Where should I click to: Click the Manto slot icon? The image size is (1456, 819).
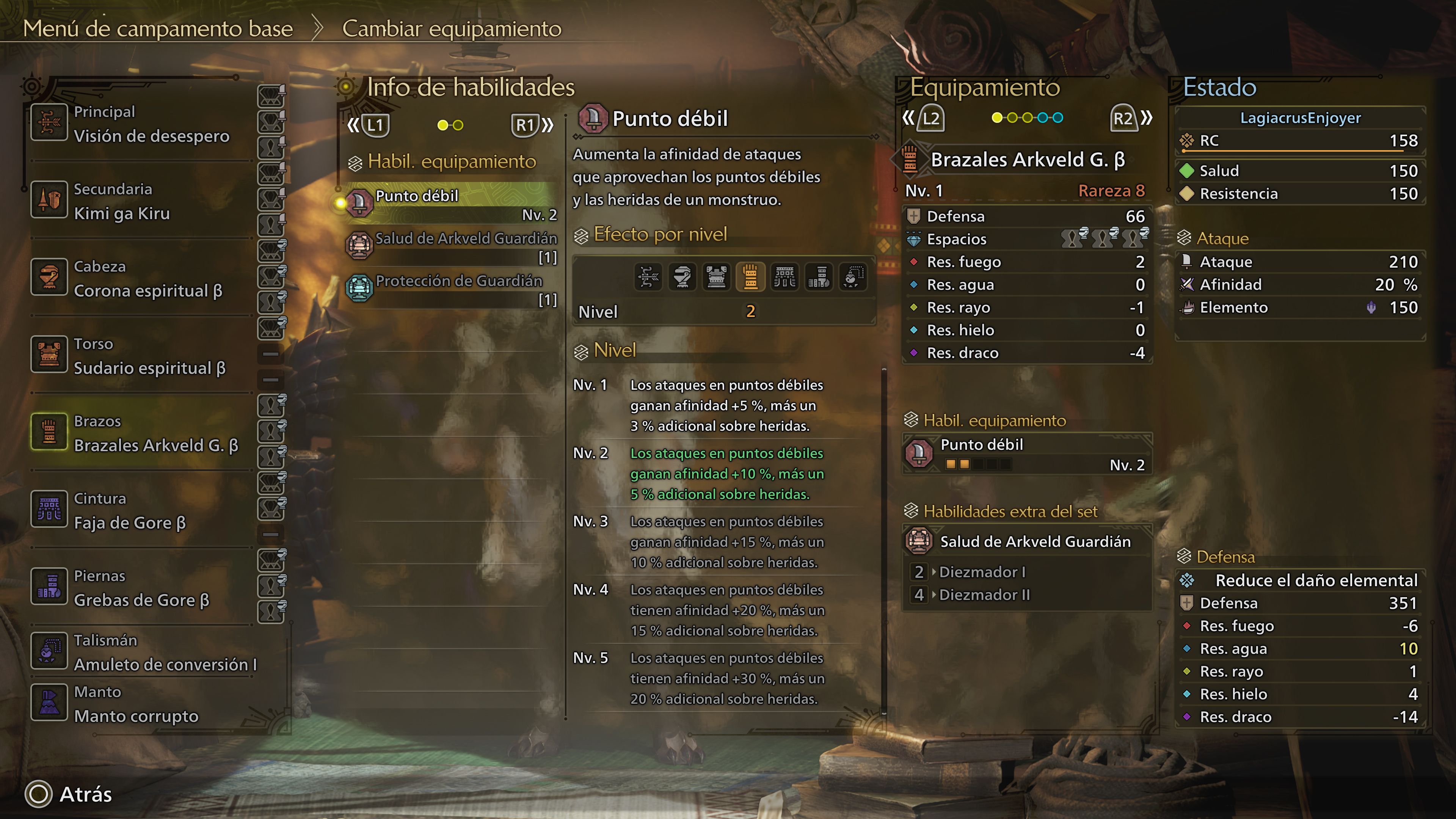point(49,702)
